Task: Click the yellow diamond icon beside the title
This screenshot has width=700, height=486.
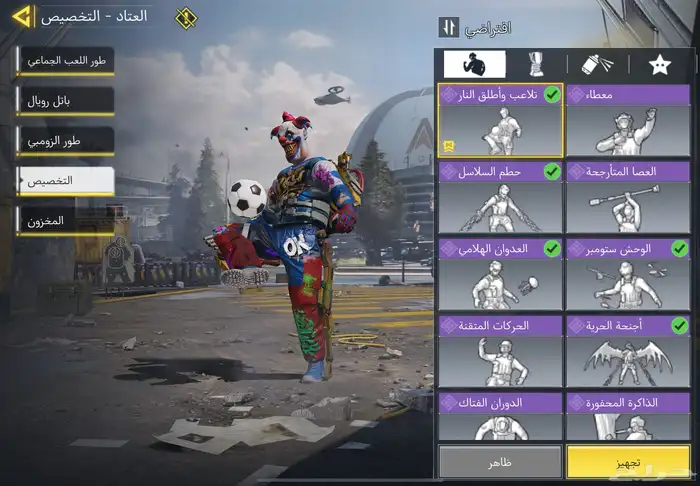Action: click(186, 18)
